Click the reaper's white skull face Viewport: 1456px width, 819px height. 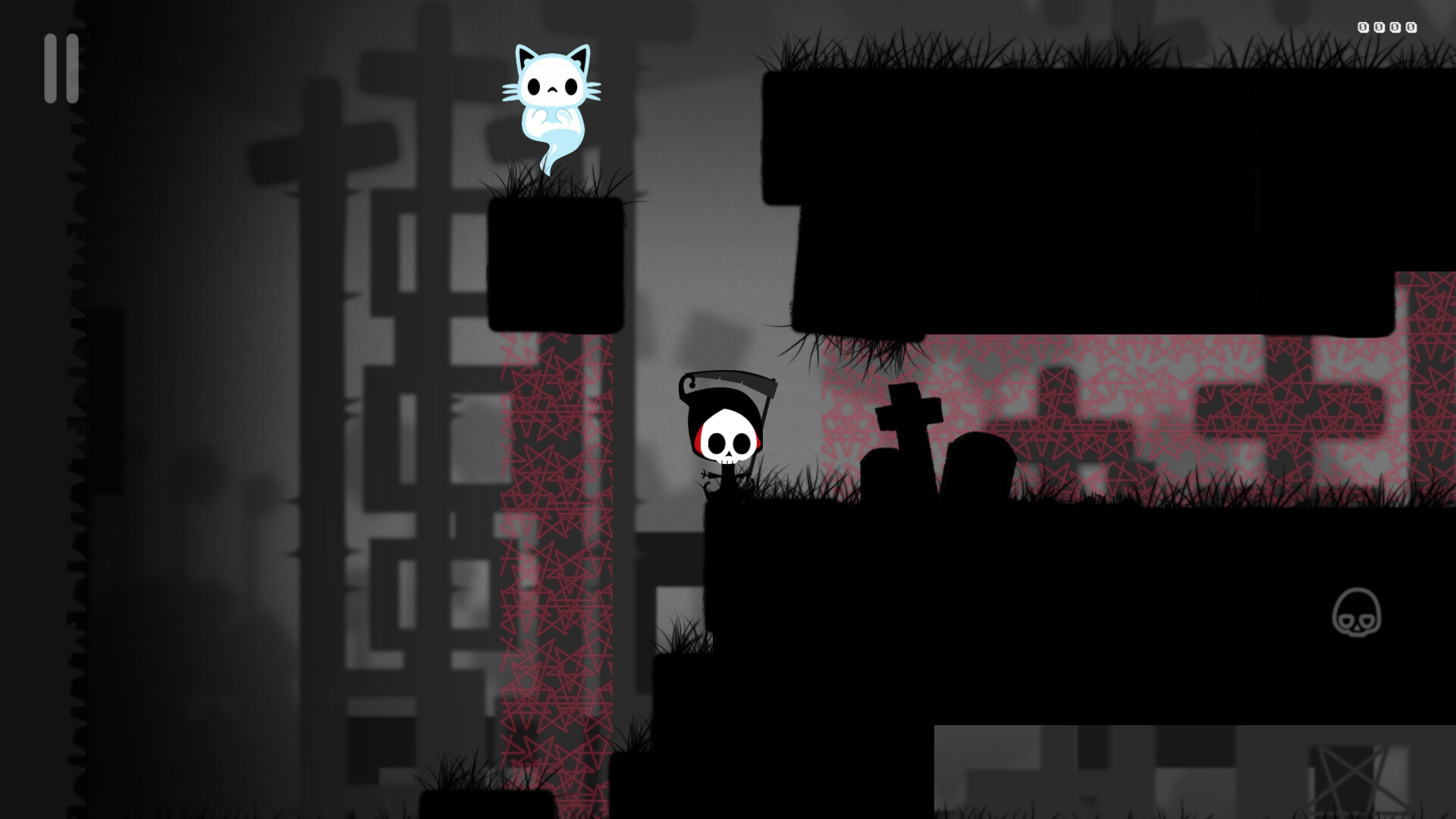click(x=726, y=438)
